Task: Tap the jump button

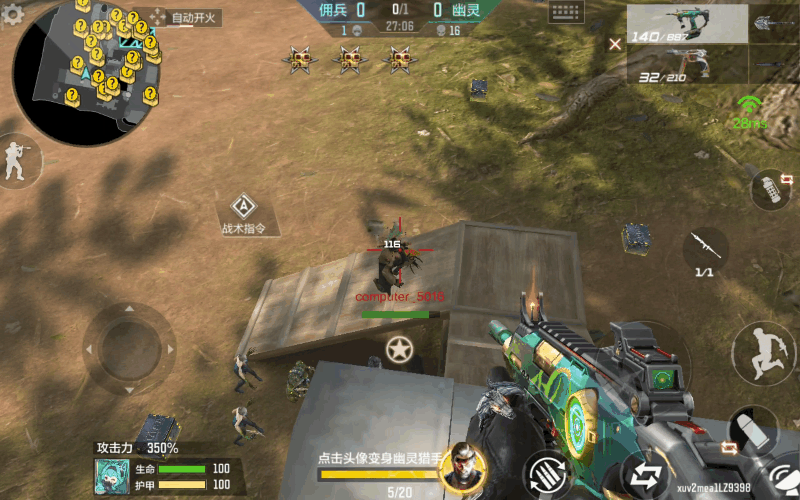Action: 763,353
